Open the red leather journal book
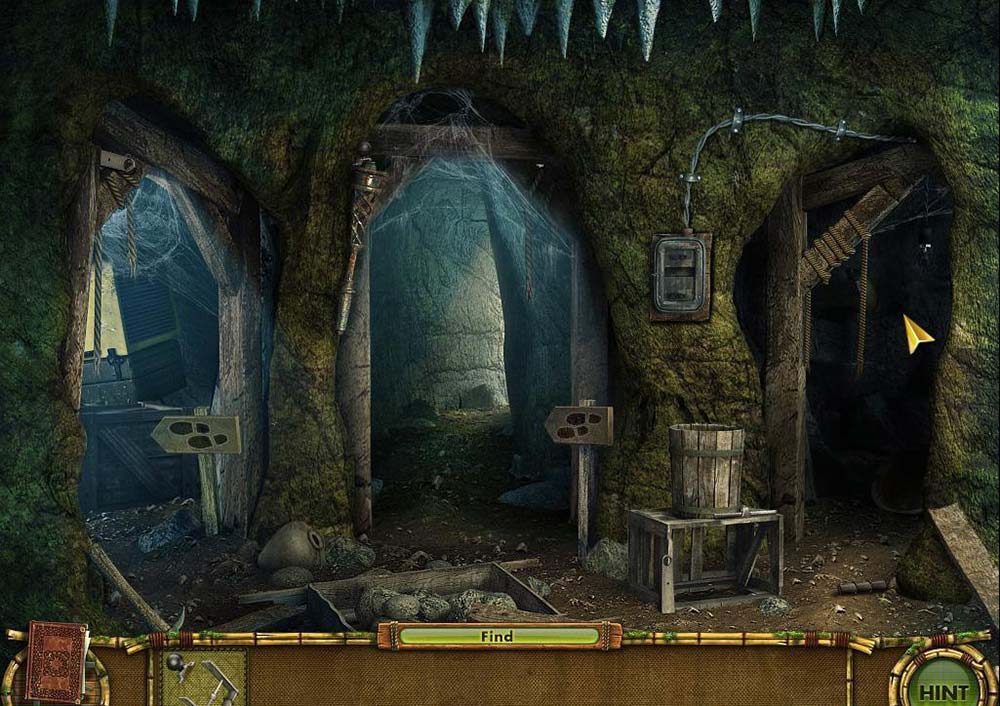The width and height of the screenshot is (1000, 706). pyautogui.click(x=57, y=662)
